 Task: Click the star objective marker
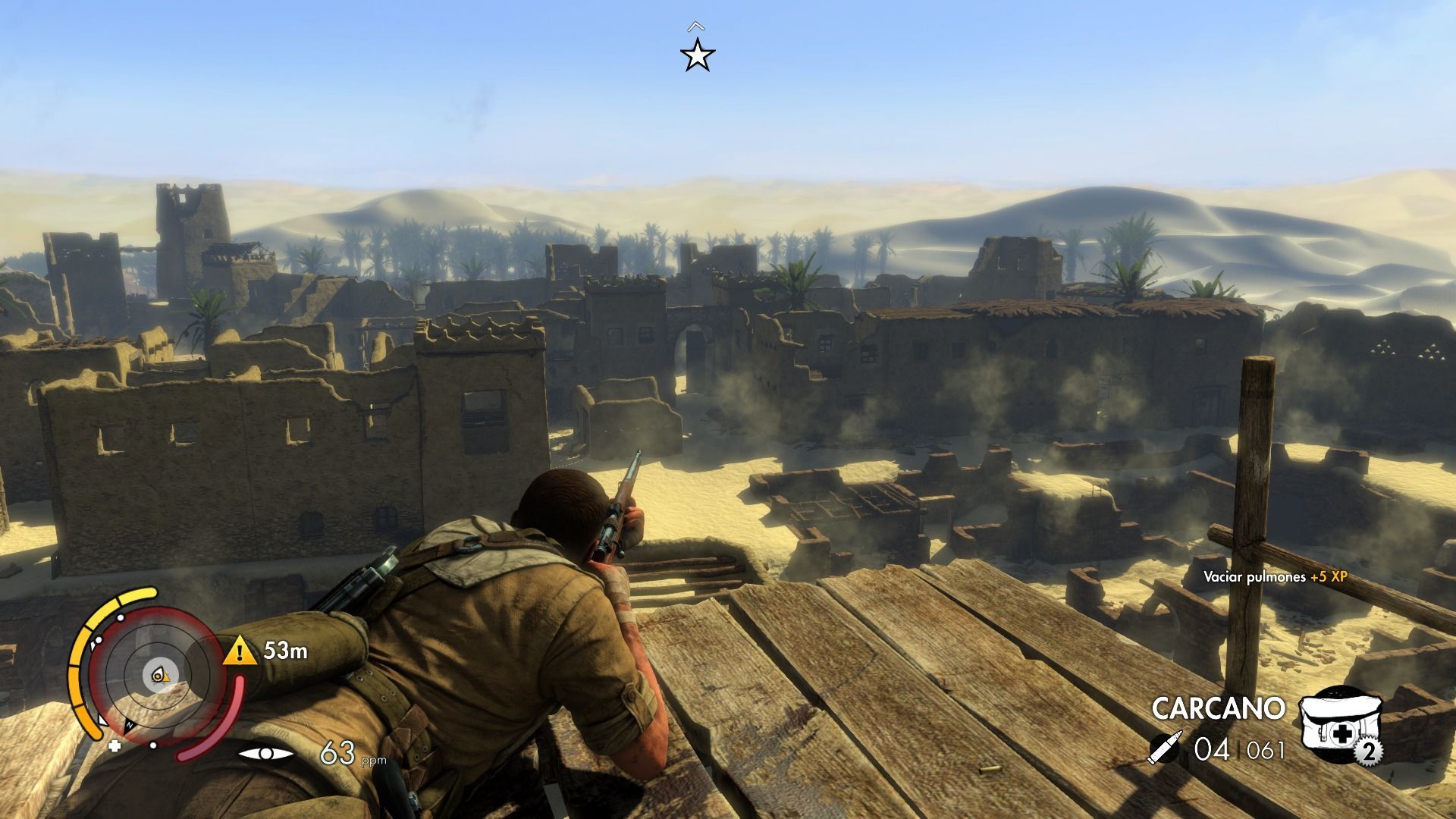point(697,56)
